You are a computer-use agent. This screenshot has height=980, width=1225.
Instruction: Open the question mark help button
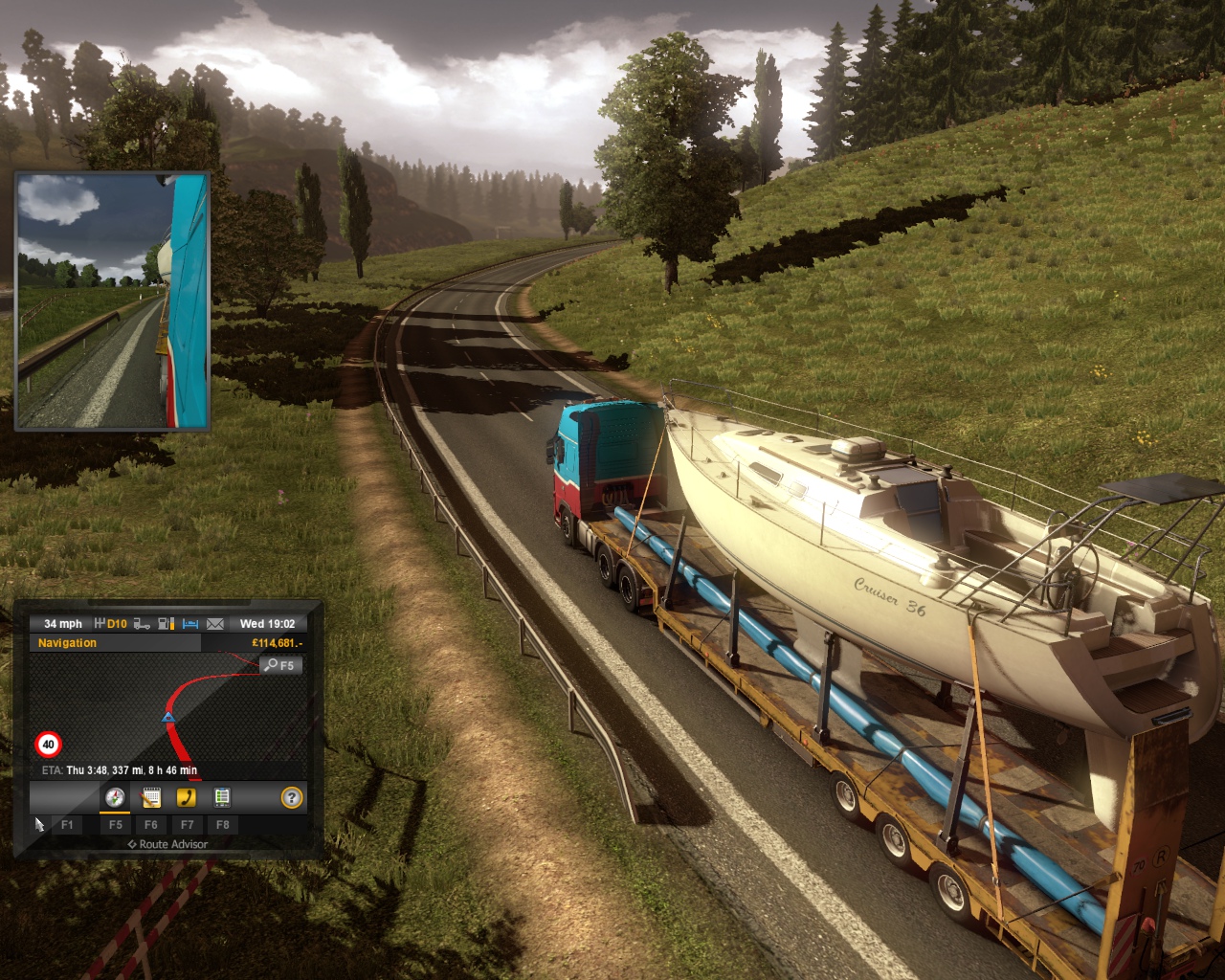click(292, 797)
